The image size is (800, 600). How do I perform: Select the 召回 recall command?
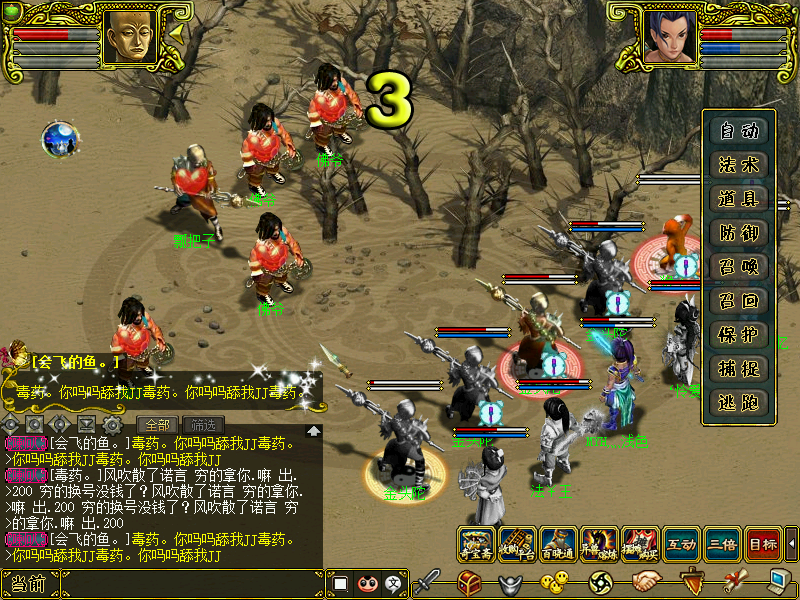739,300
